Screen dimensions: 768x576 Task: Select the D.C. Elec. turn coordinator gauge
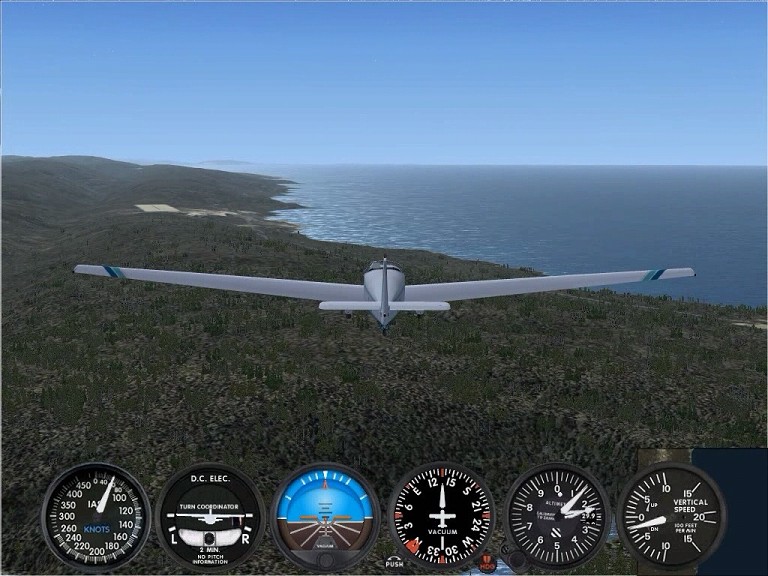[210, 517]
